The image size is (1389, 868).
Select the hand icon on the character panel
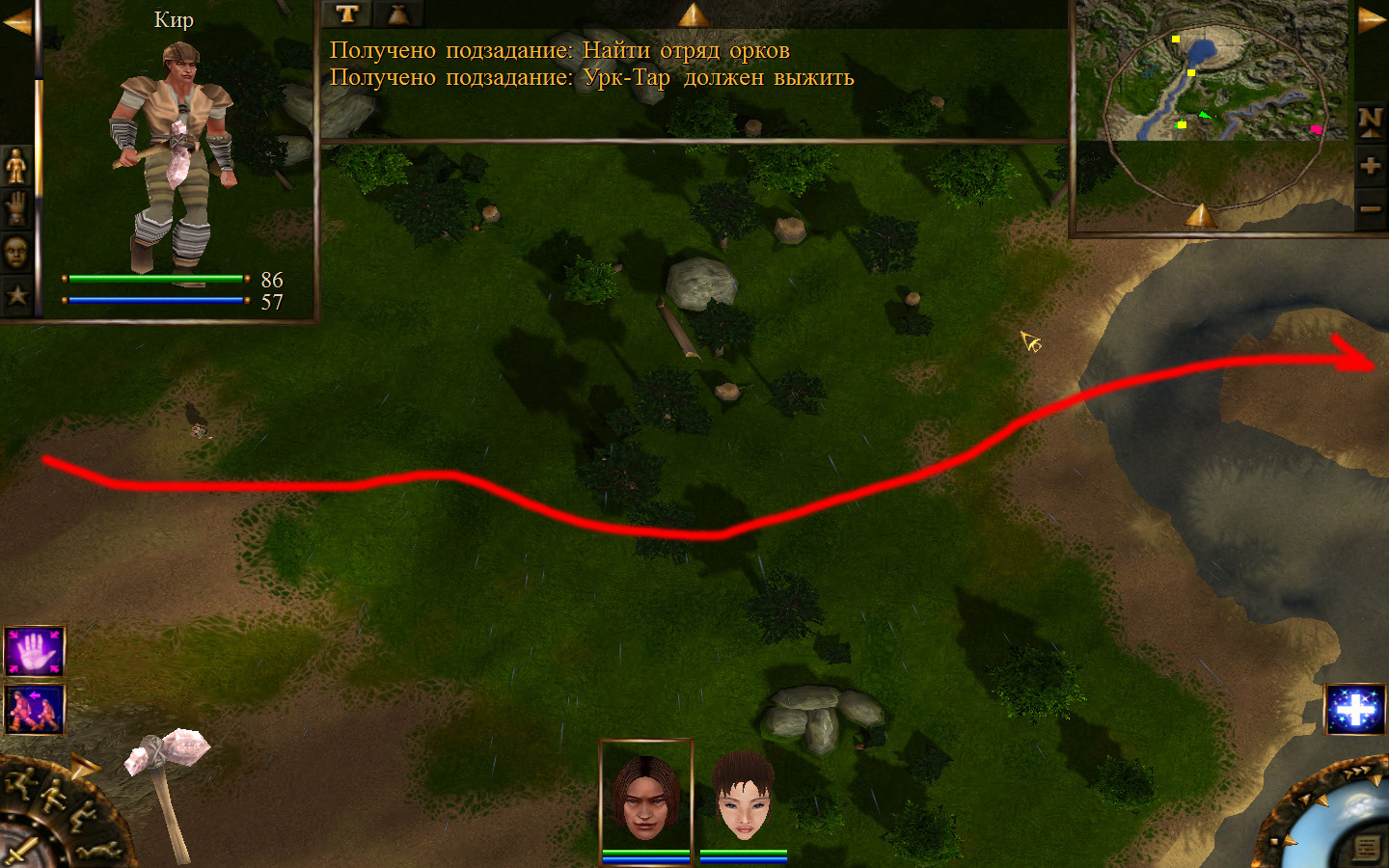coord(16,208)
